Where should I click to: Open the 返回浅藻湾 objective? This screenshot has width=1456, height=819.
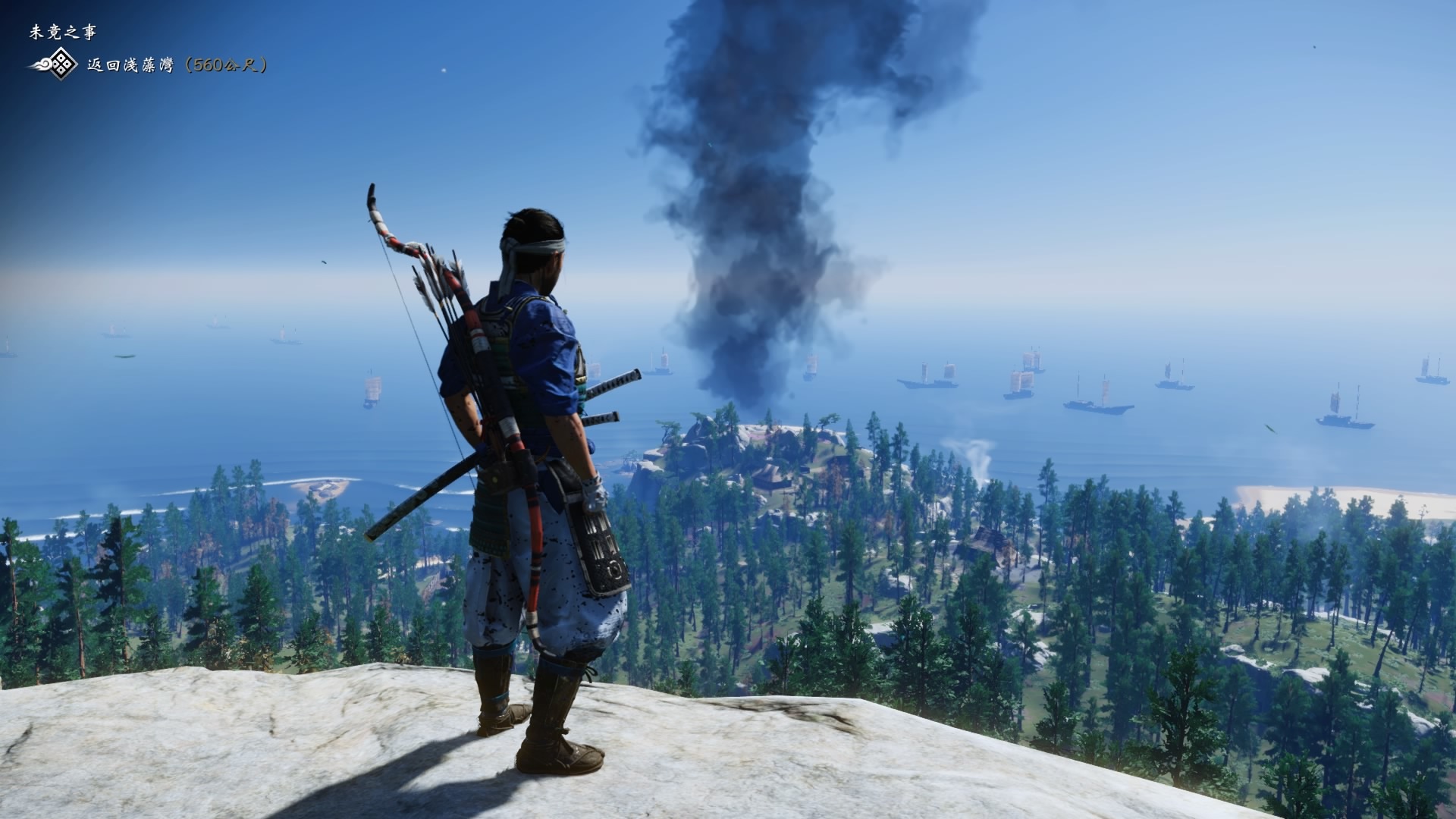click(177, 65)
